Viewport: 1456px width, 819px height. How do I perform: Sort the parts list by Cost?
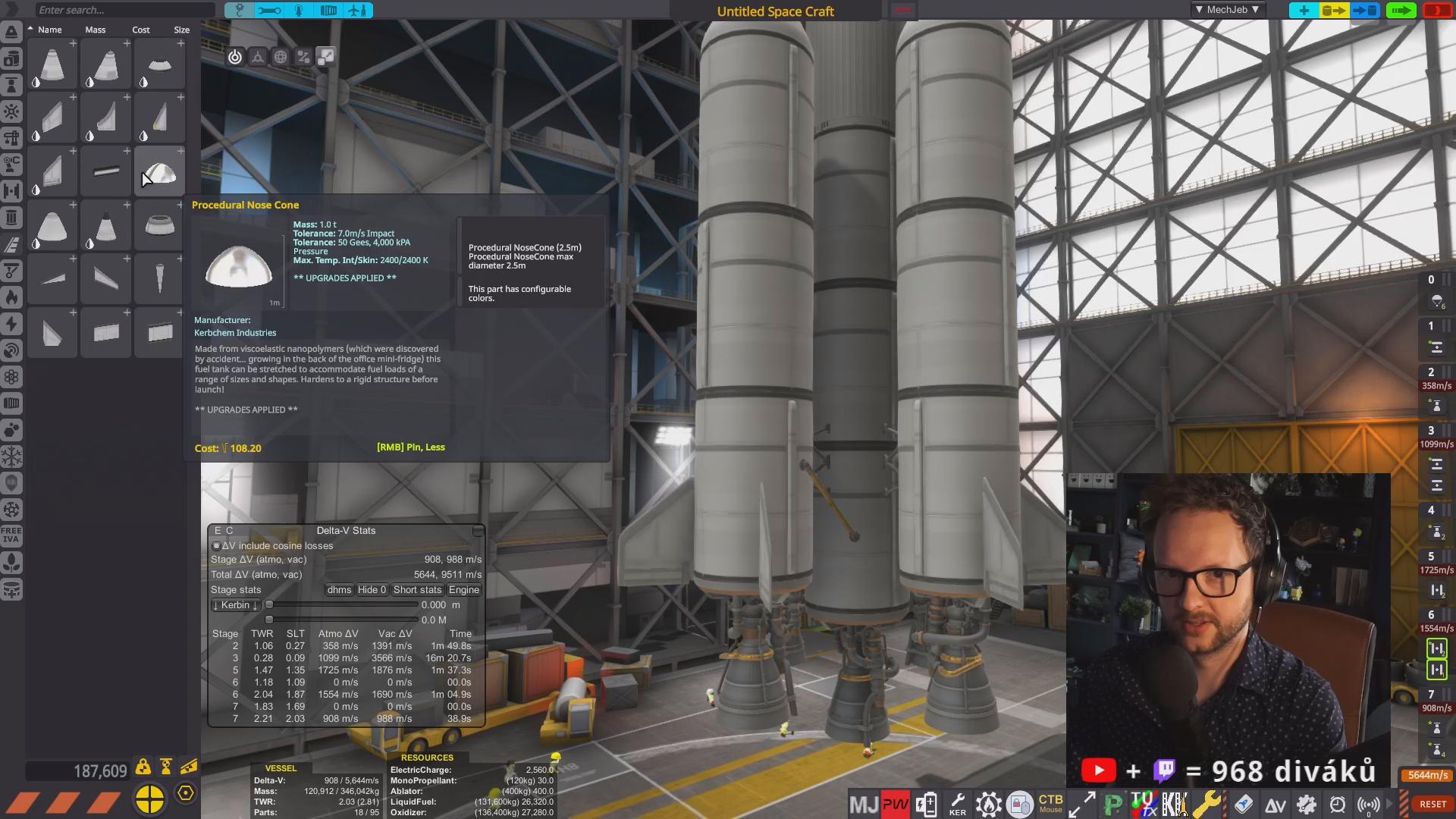141,30
